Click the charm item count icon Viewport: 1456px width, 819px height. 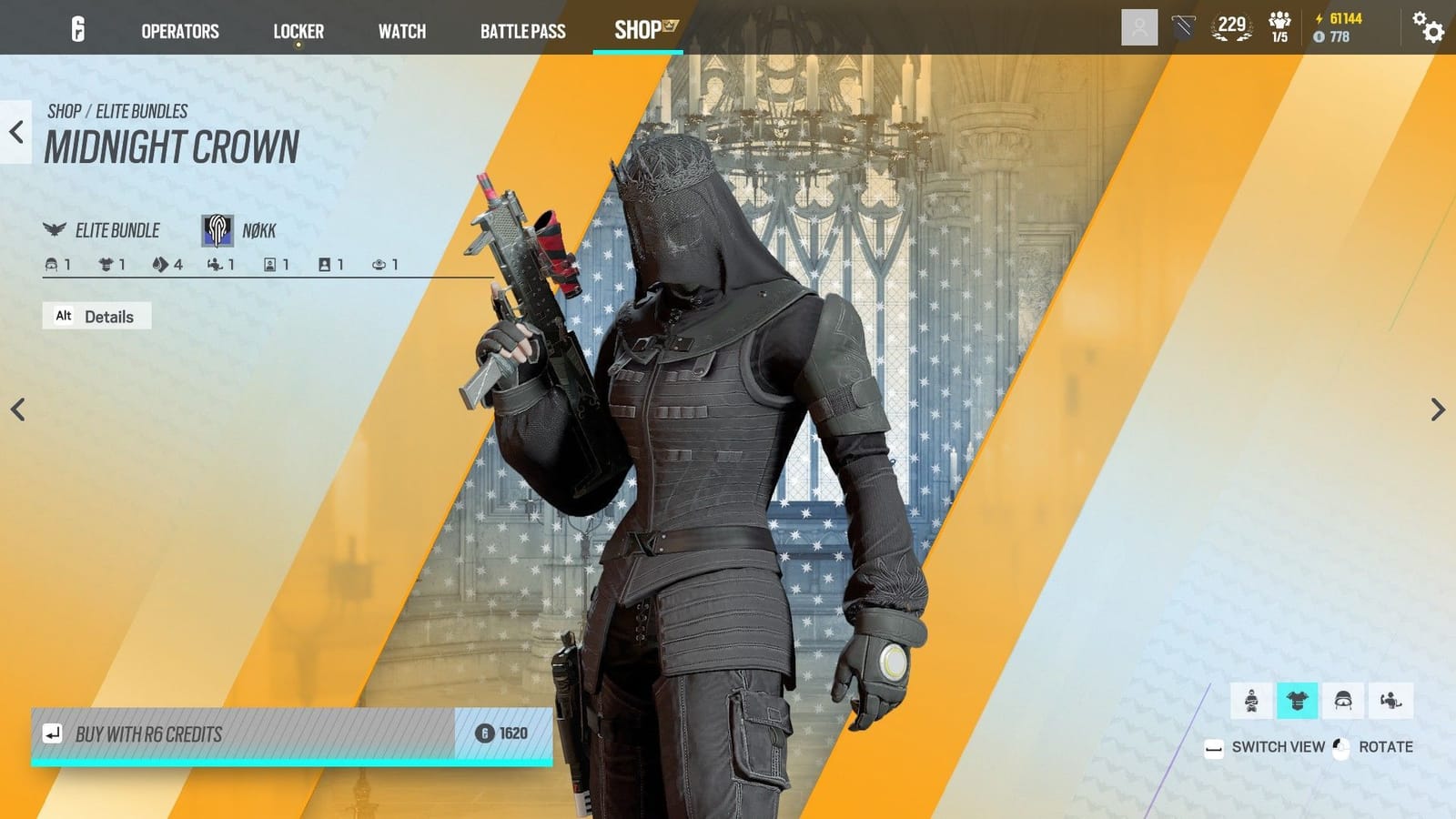click(x=379, y=265)
